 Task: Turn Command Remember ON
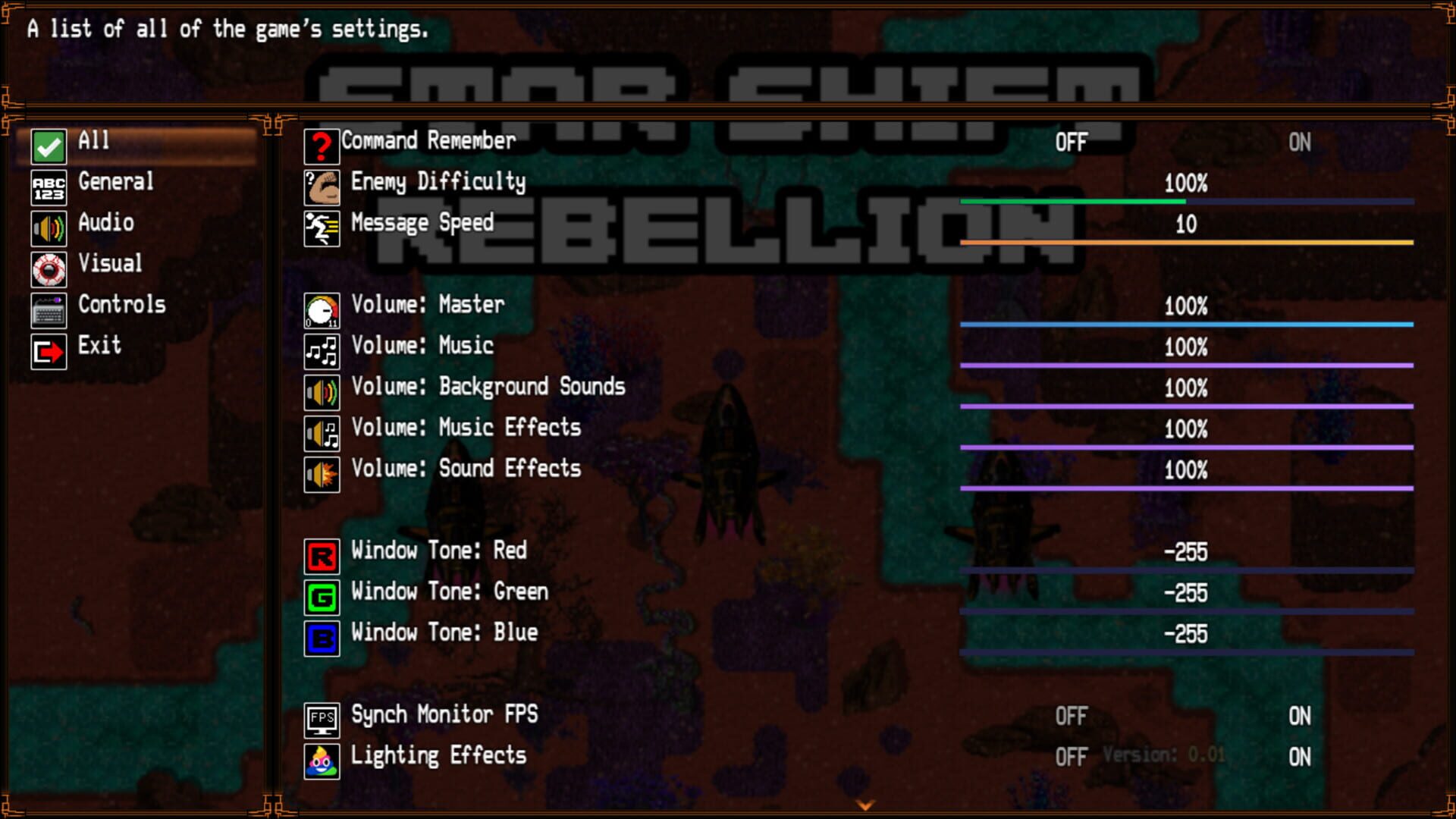coord(1300,141)
